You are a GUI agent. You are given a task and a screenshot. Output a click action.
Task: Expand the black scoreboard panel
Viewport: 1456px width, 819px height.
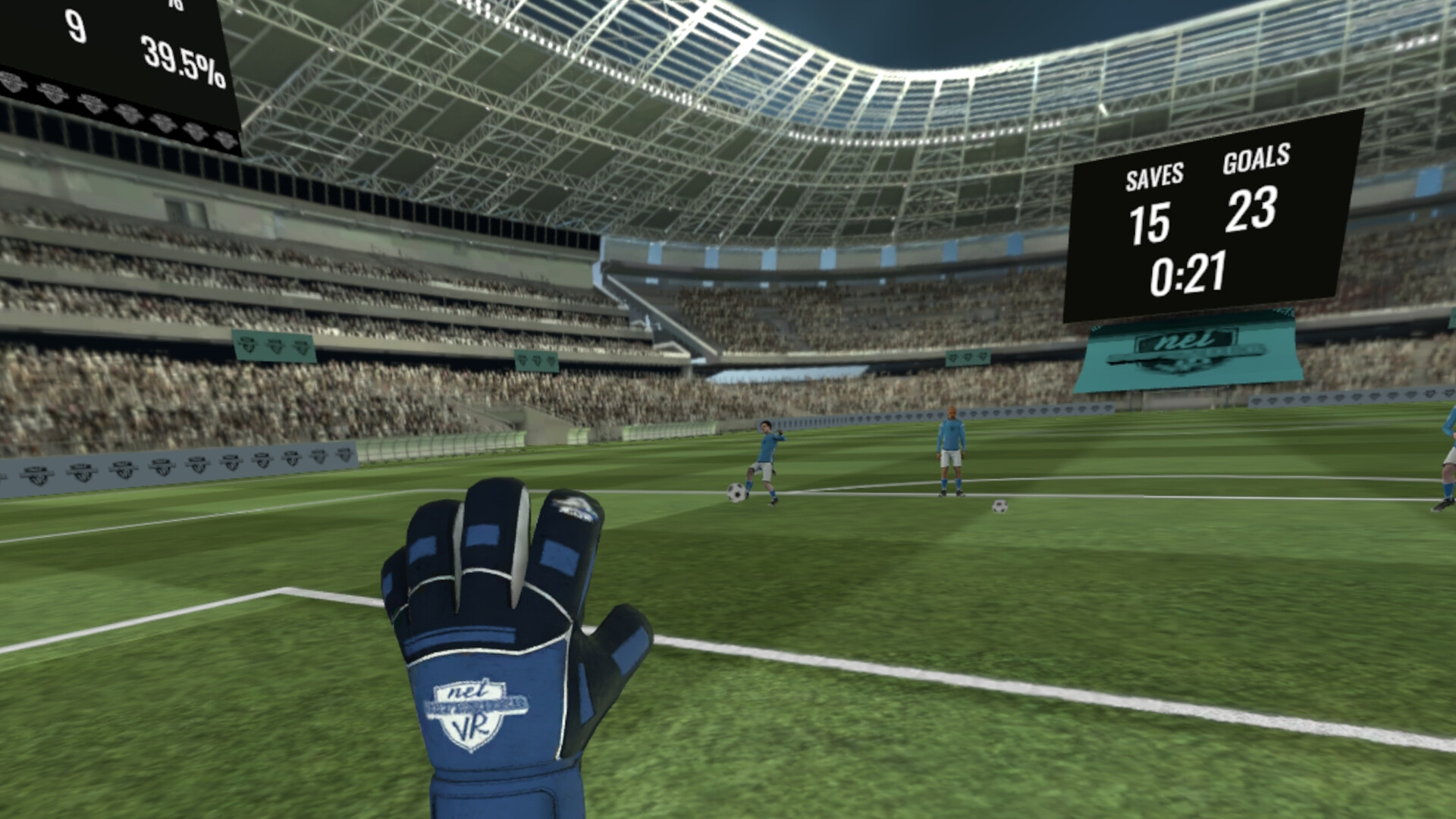pos(1213,220)
